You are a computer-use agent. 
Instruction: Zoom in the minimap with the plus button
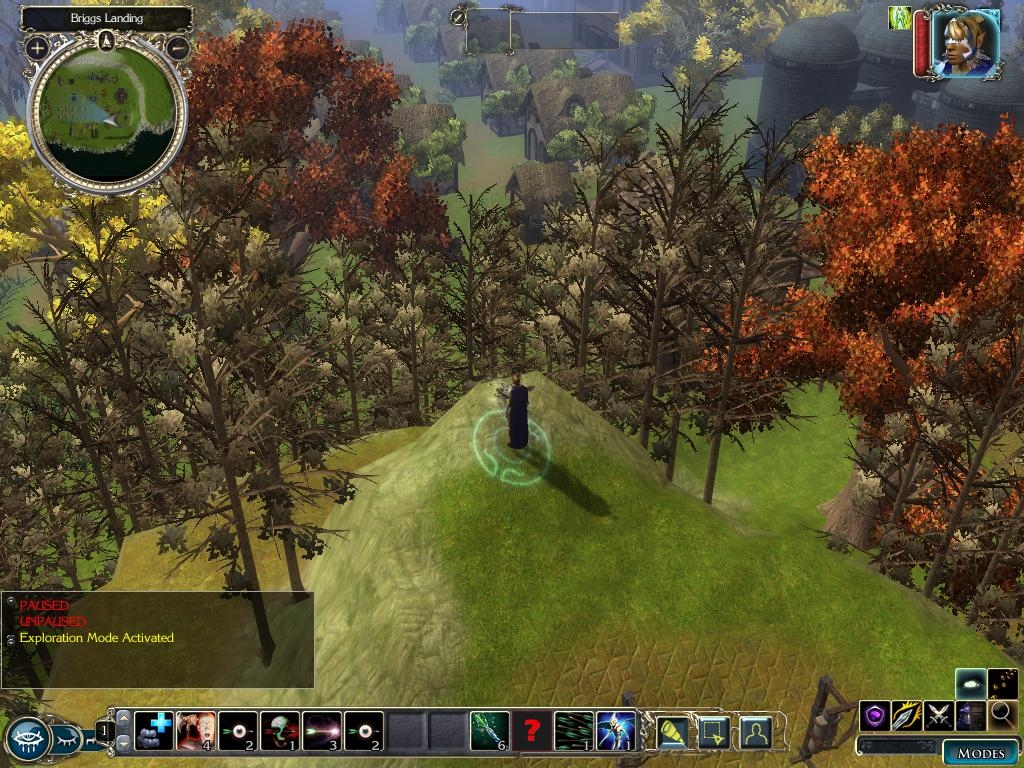[x=37, y=47]
